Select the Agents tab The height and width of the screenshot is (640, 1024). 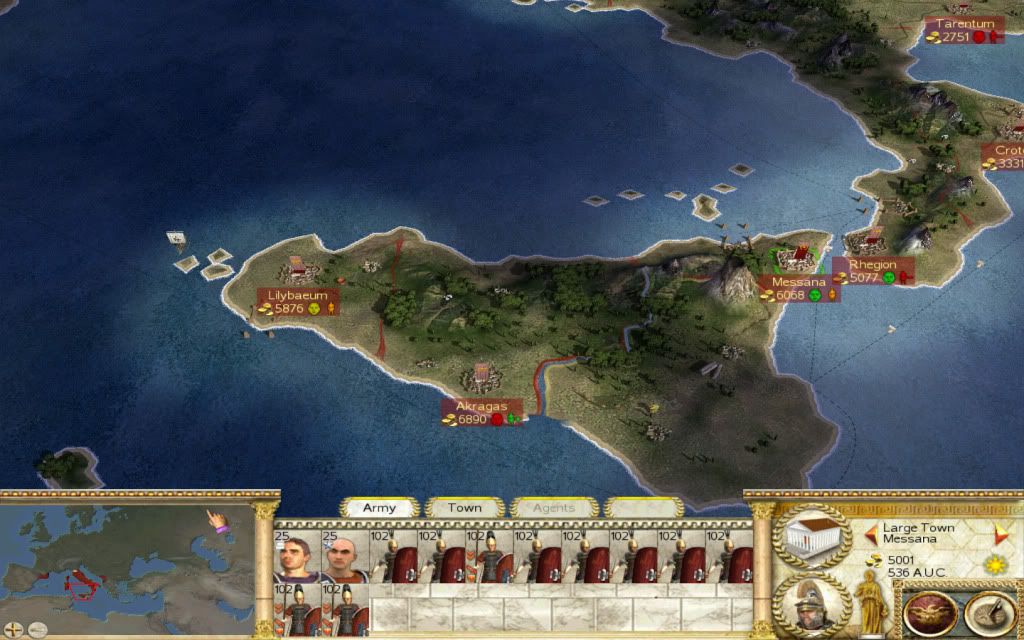pos(553,508)
